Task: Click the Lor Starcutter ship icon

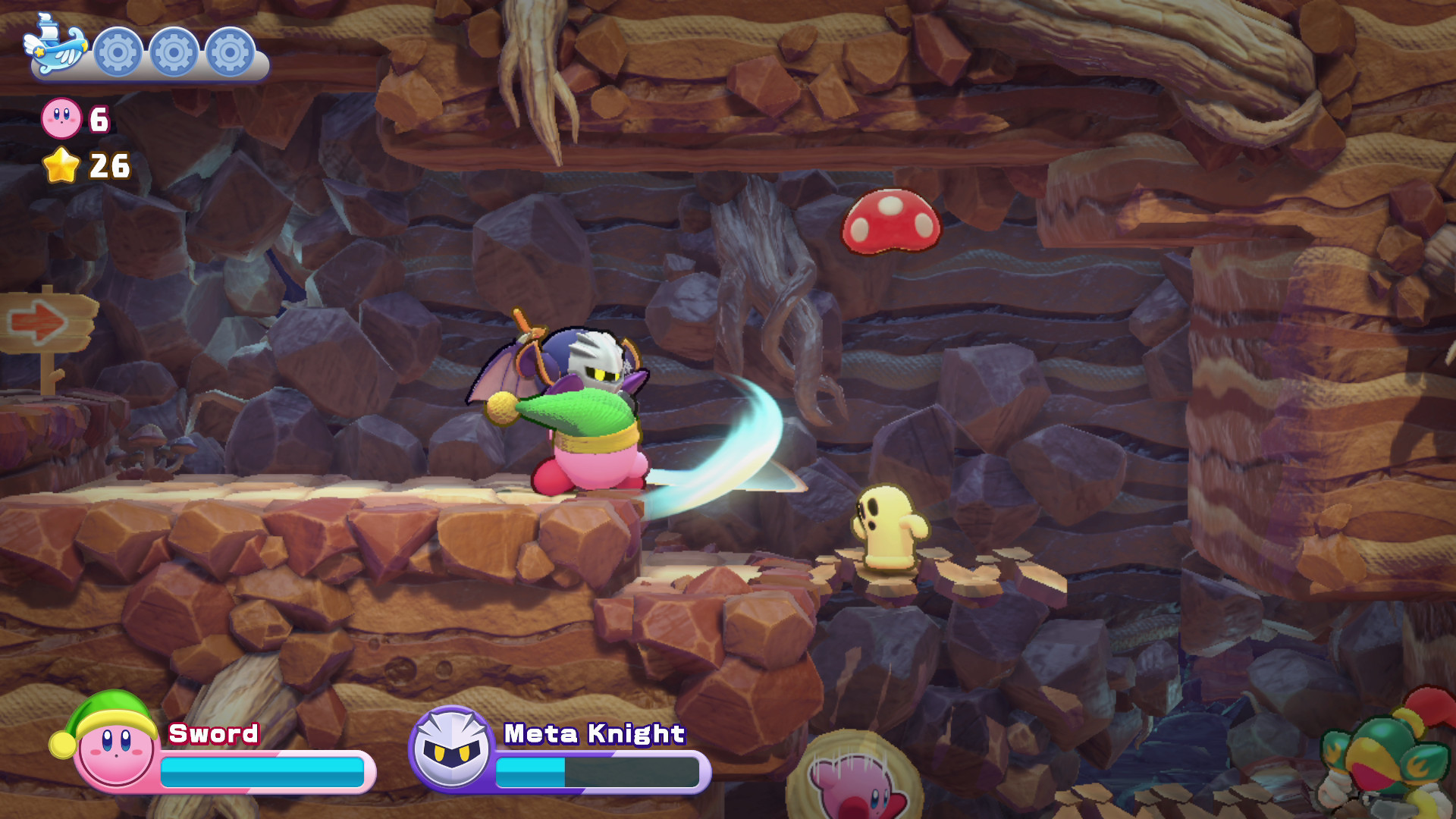Action: coord(55,47)
